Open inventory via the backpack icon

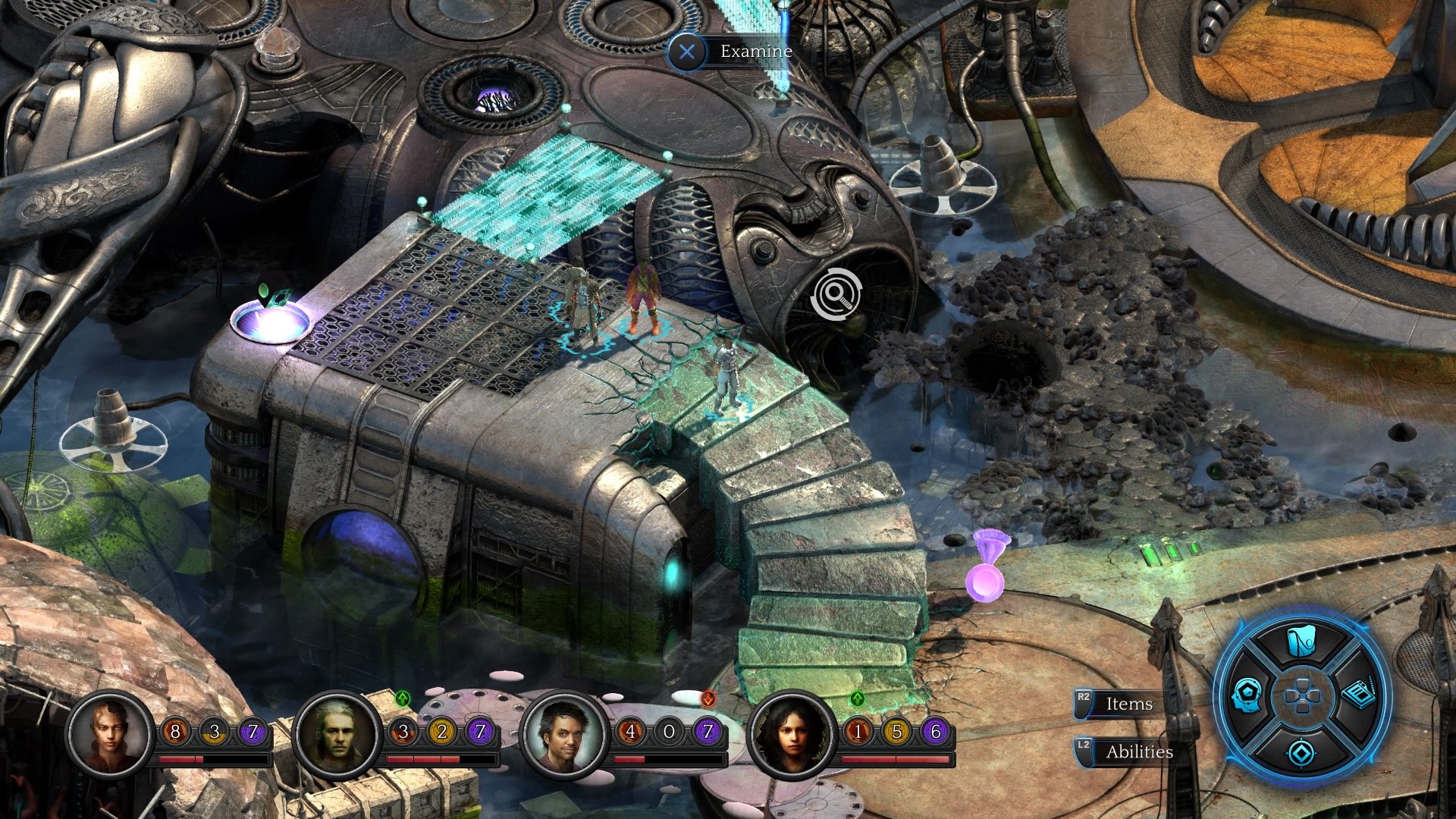[1300, 641]
